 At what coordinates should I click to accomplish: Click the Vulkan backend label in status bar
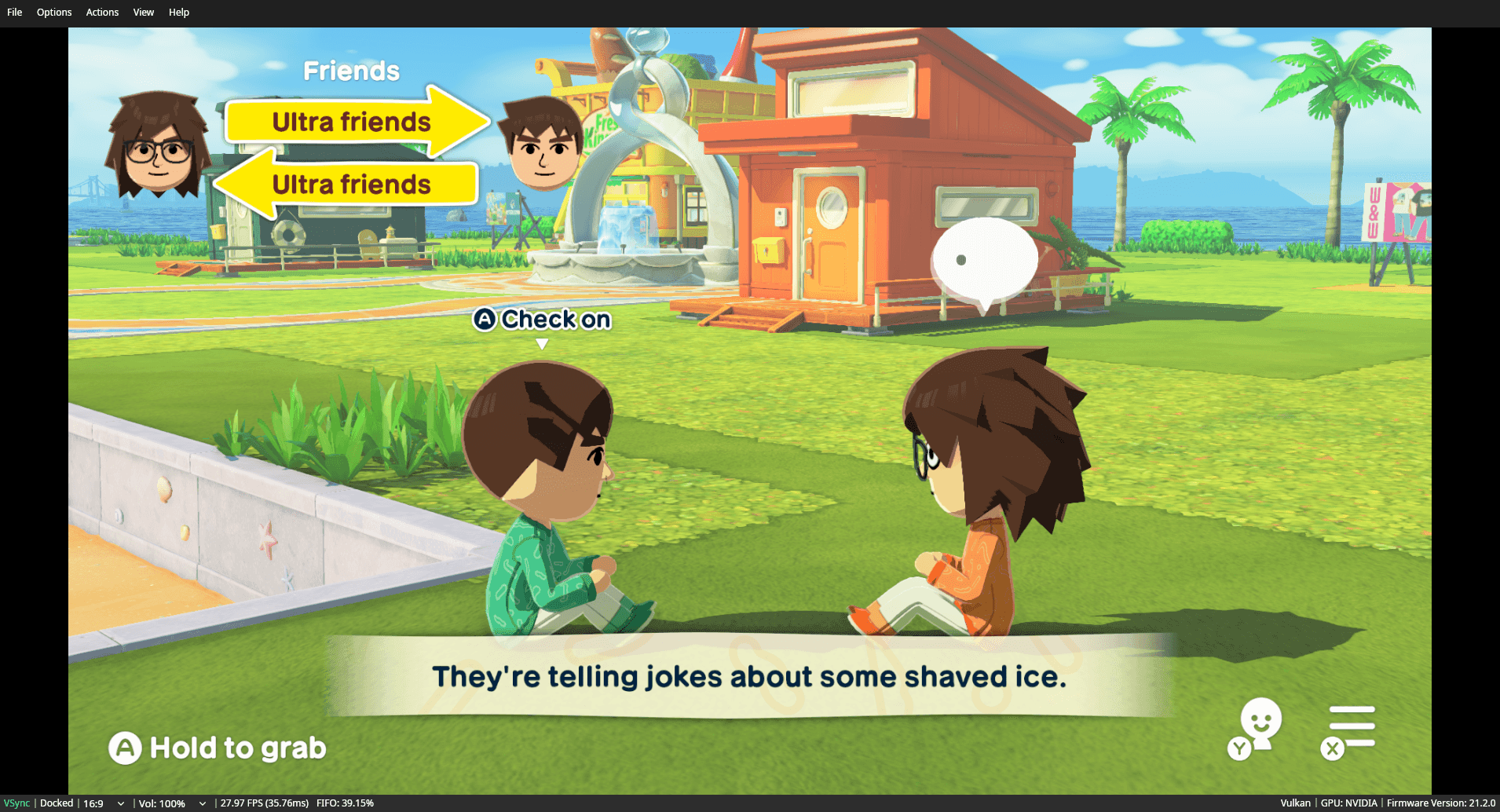(1294, 803)
